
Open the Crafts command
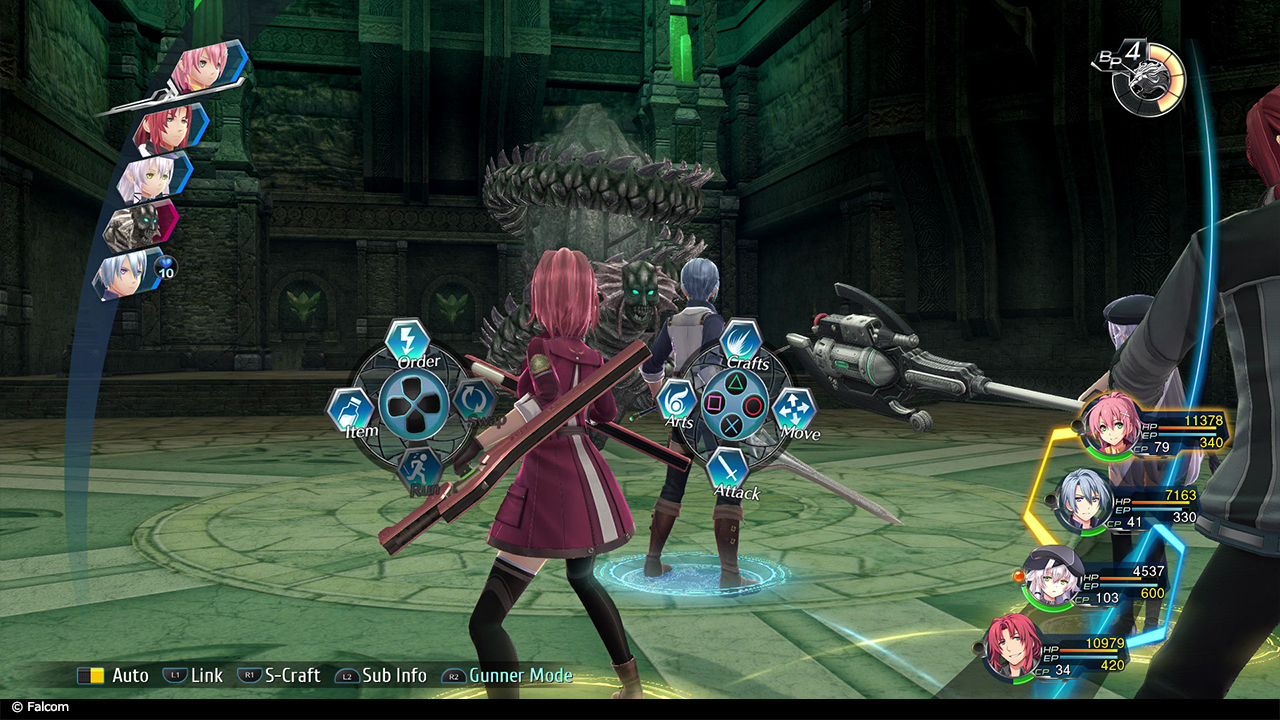(741, 341)
